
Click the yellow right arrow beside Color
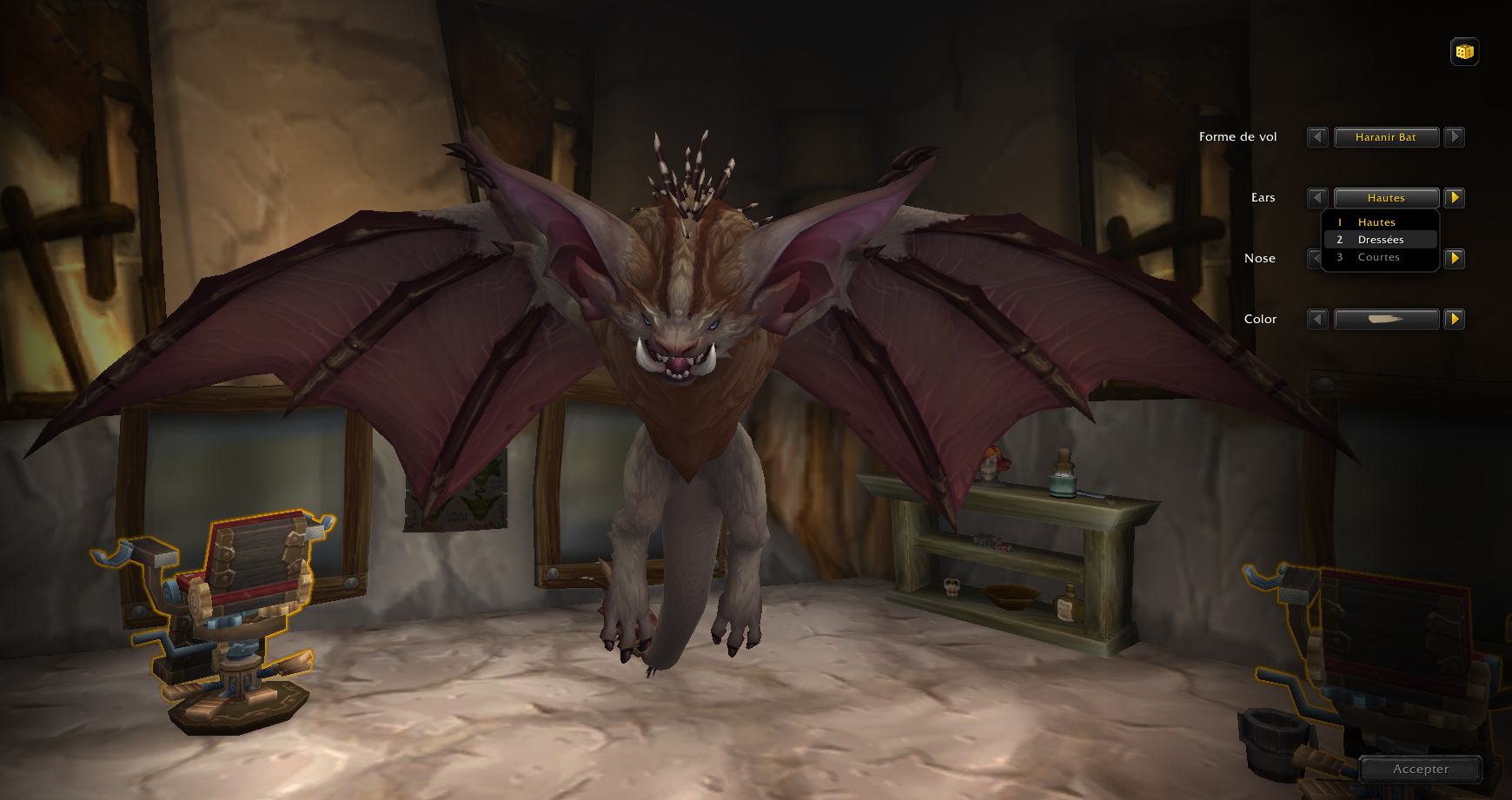[1455, 319]
